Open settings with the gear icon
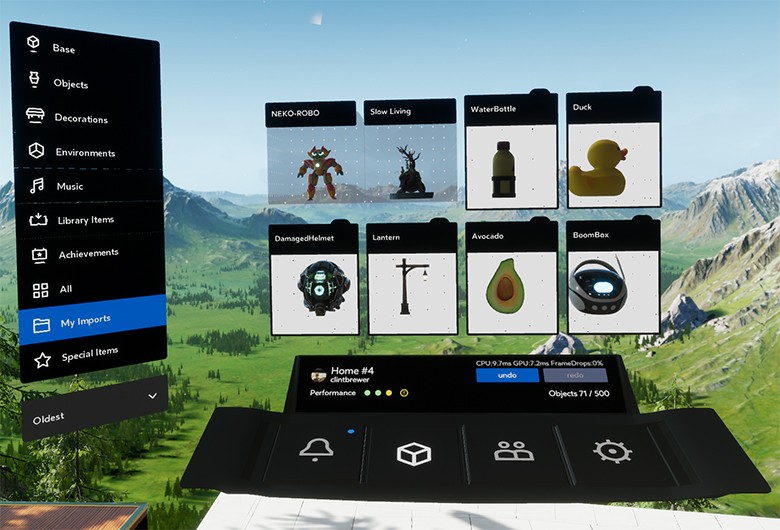This screenshot has width=780, height=530. coord(611,451)
